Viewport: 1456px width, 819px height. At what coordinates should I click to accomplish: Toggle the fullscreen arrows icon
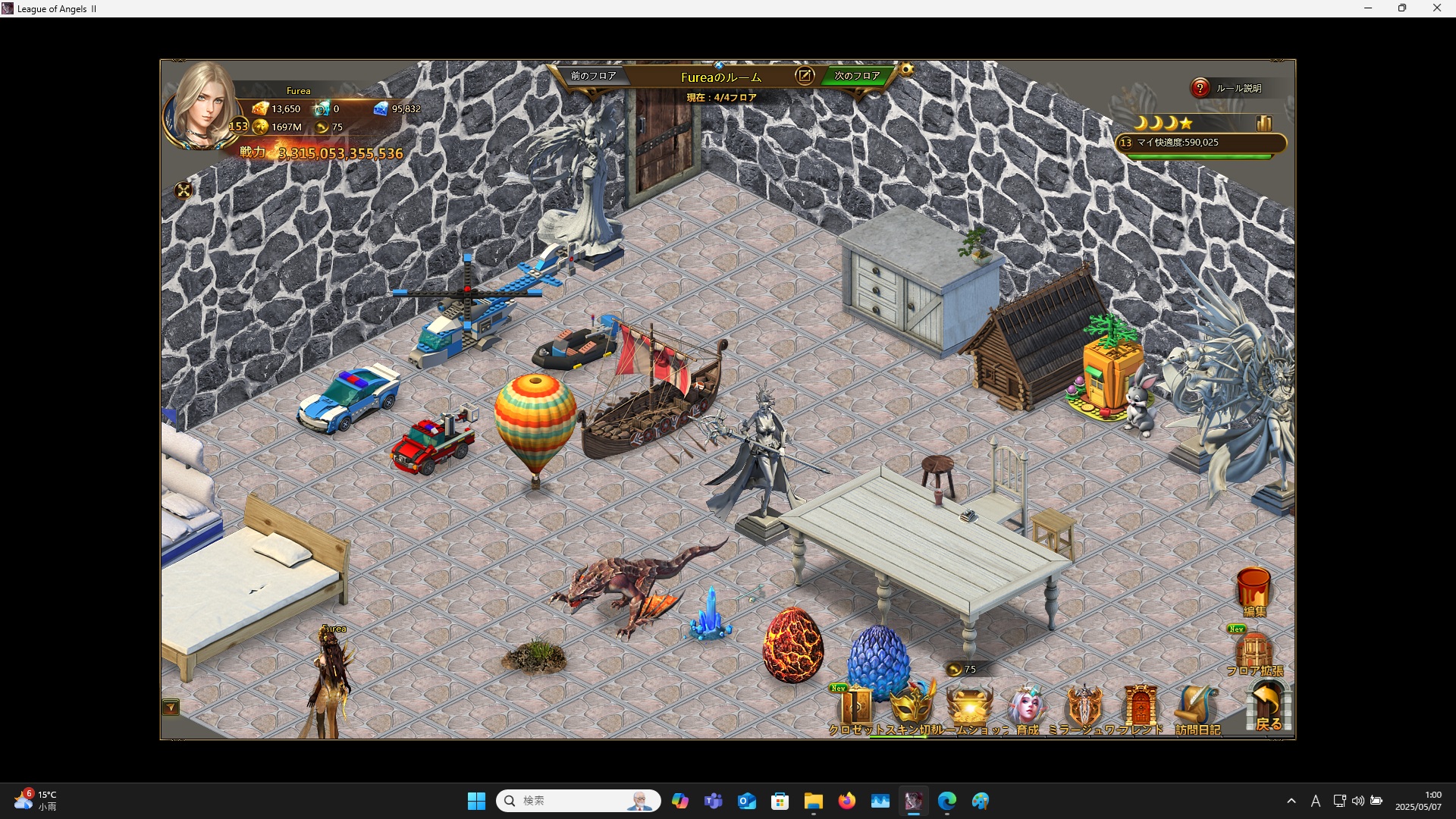point(184,190)
